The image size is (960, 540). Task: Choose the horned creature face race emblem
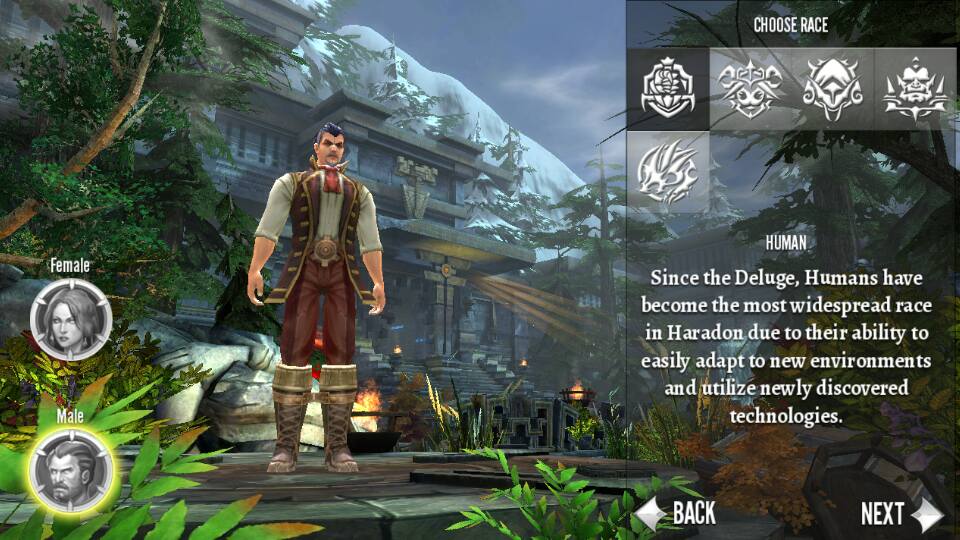coord(751,86)
